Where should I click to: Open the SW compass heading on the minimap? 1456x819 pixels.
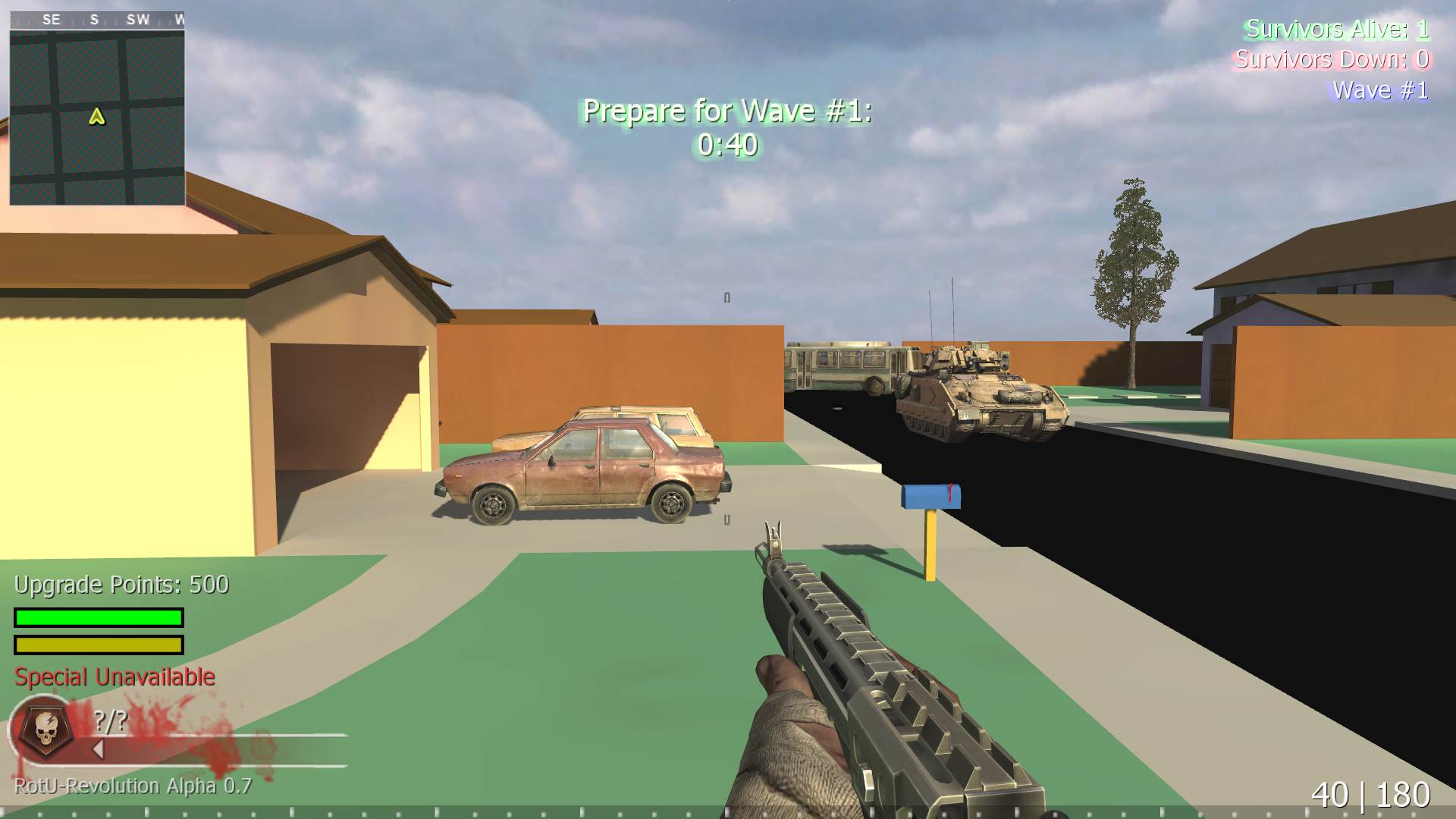[138, 19]
